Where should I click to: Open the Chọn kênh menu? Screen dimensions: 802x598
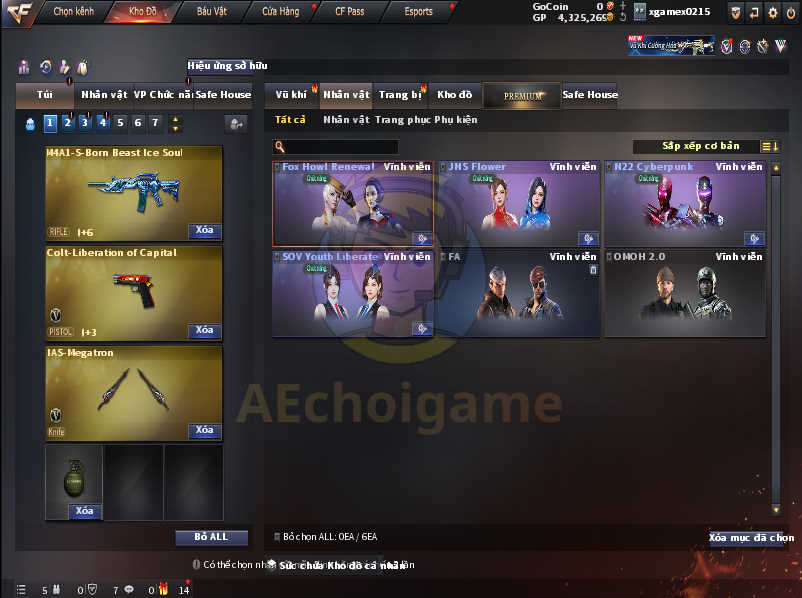pos(73,12)
